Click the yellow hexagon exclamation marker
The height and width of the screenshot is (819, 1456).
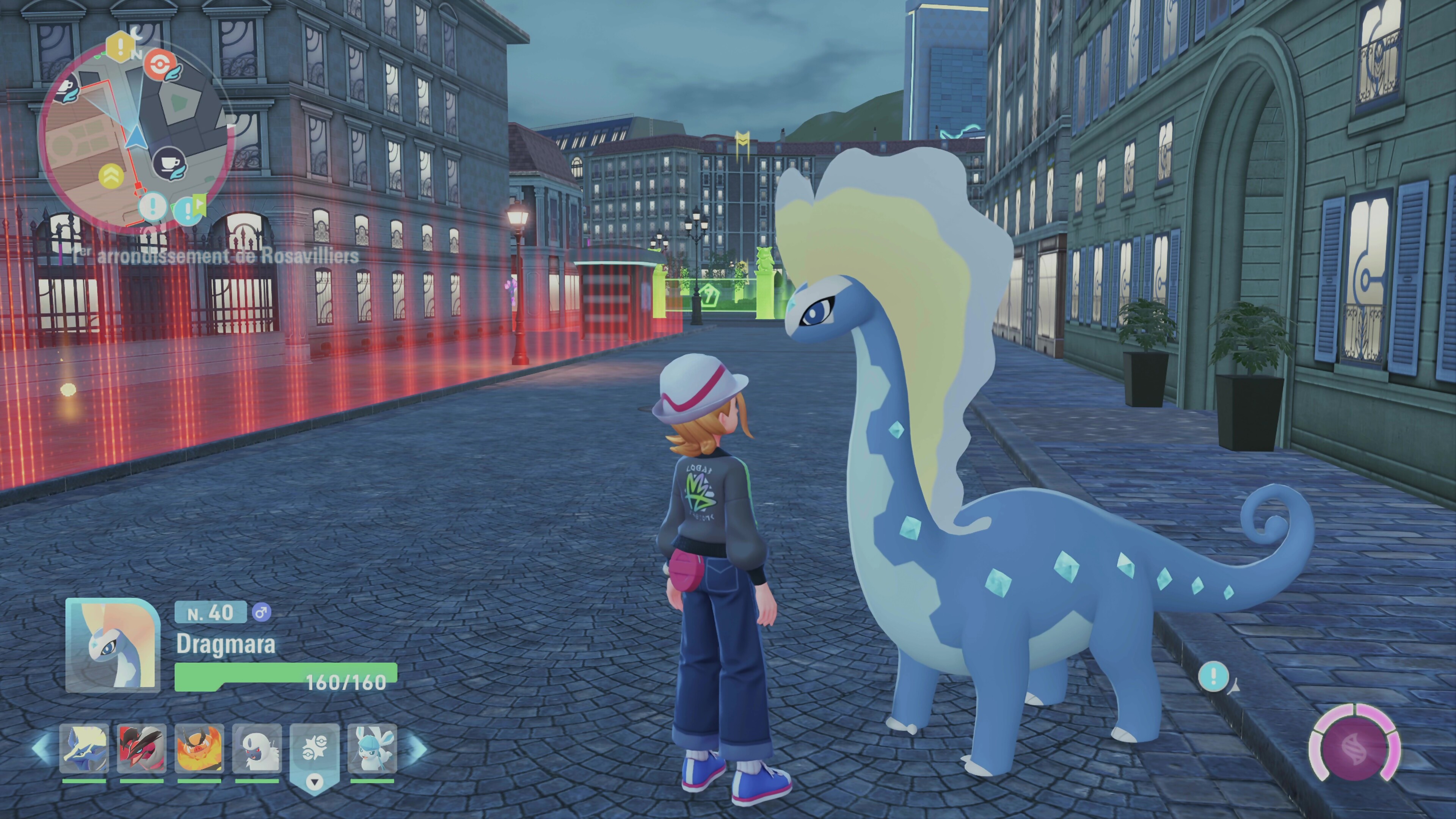click(121, 46)
